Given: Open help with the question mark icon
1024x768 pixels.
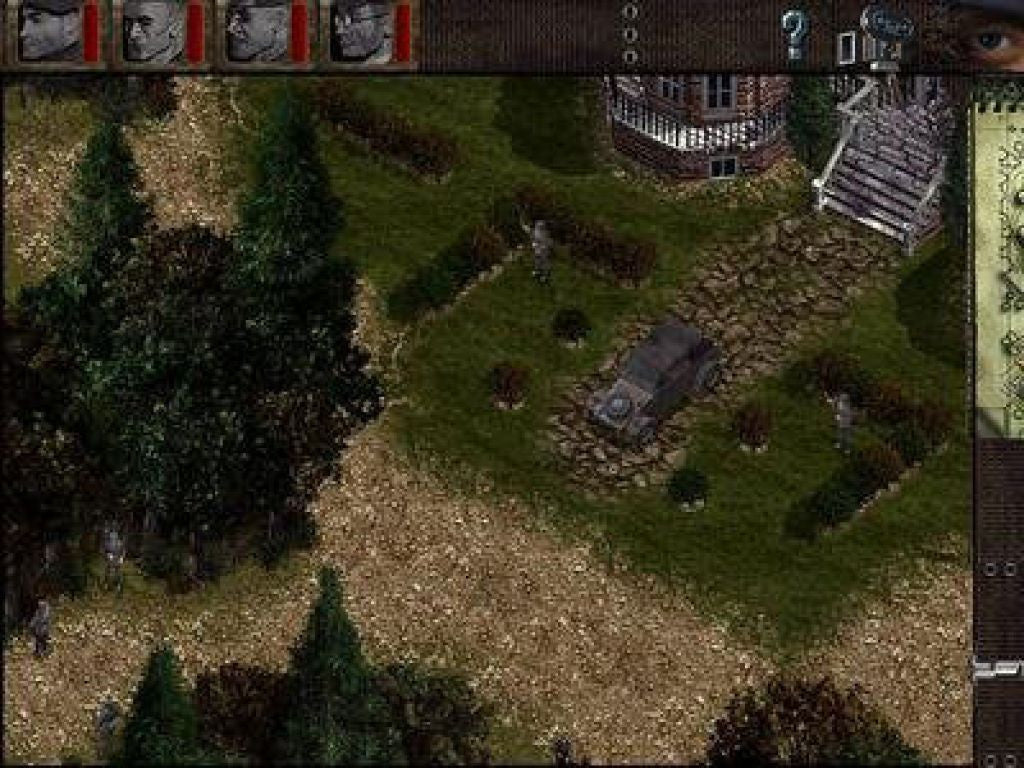Looking at the screenshot, I should 794,33.
